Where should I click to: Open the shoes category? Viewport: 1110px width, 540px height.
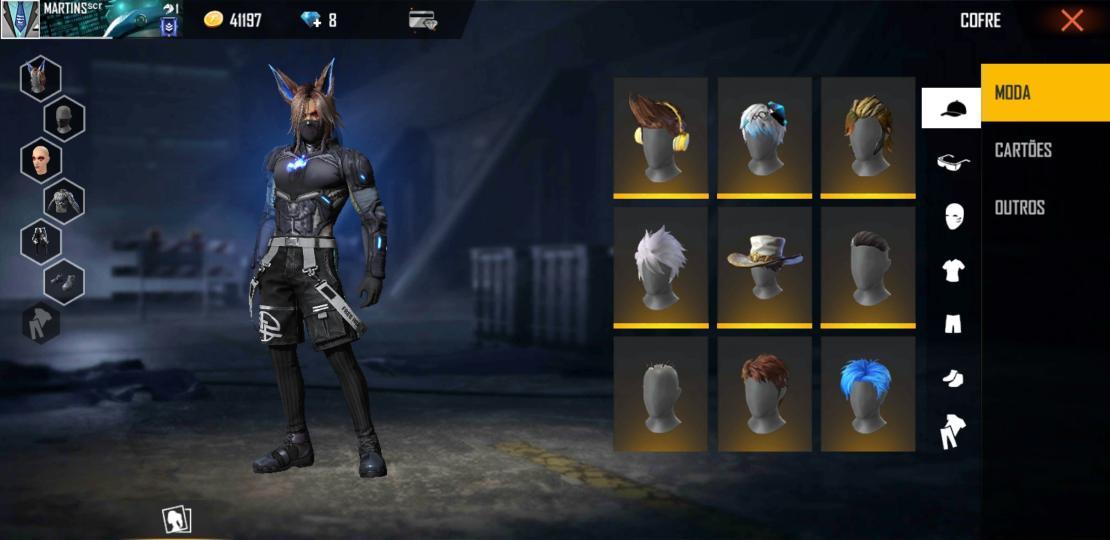[952, 378]
